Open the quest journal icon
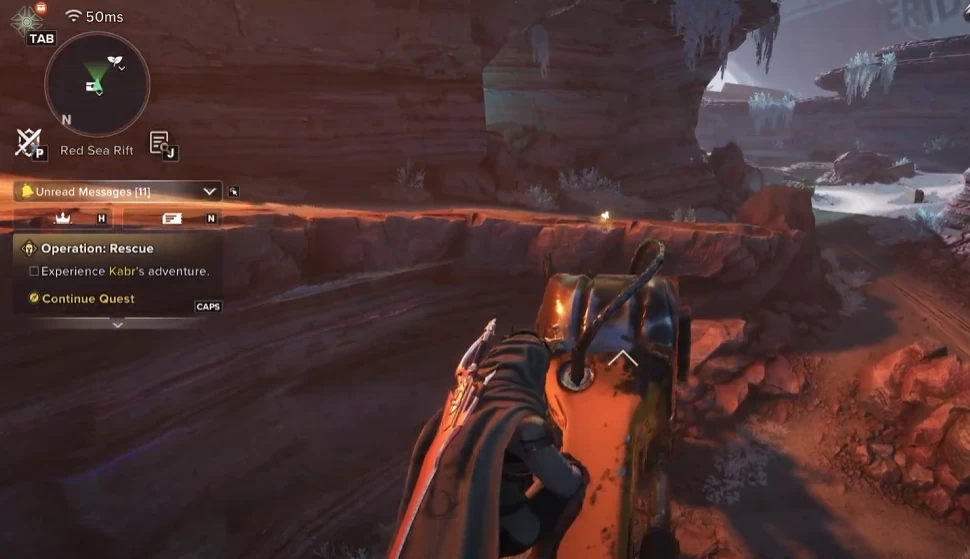 [x=160, y=142]
